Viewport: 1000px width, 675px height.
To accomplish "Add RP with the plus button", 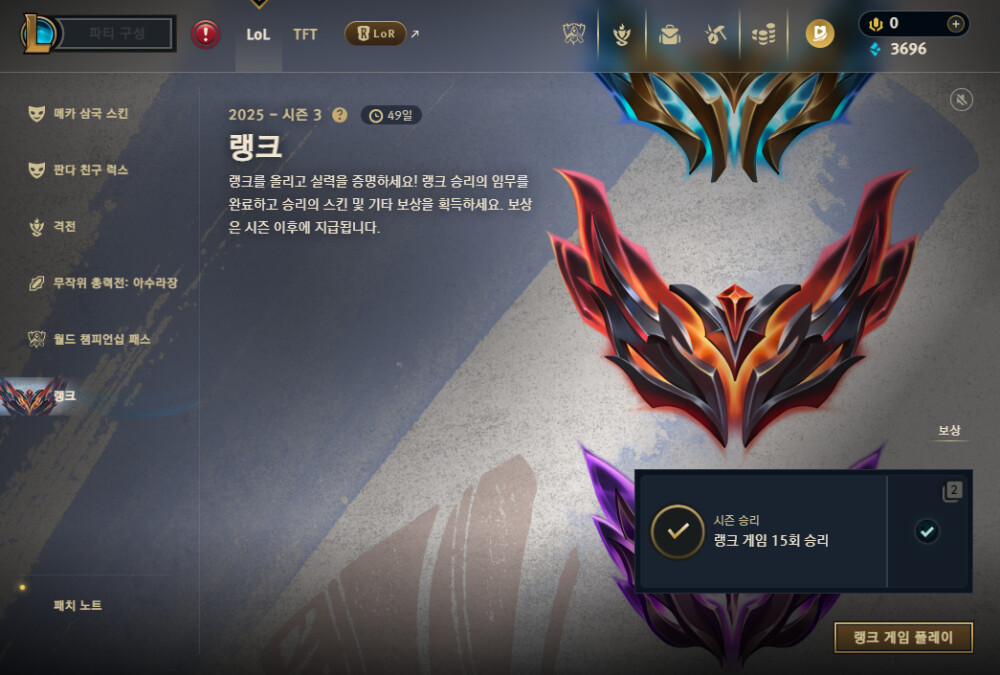I will click(955, 23).
